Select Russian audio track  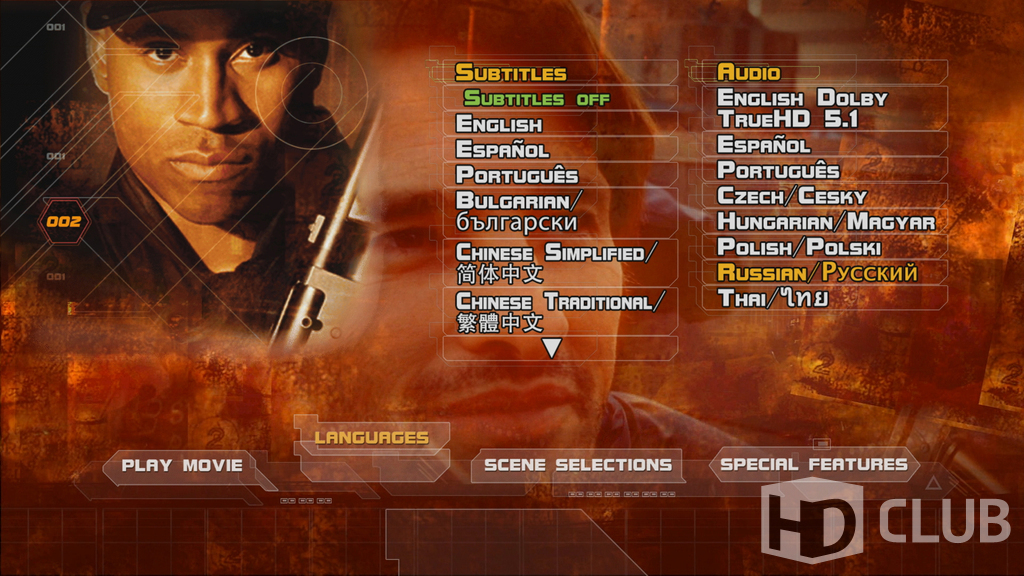pyautogui.click(x=817, y=272)
